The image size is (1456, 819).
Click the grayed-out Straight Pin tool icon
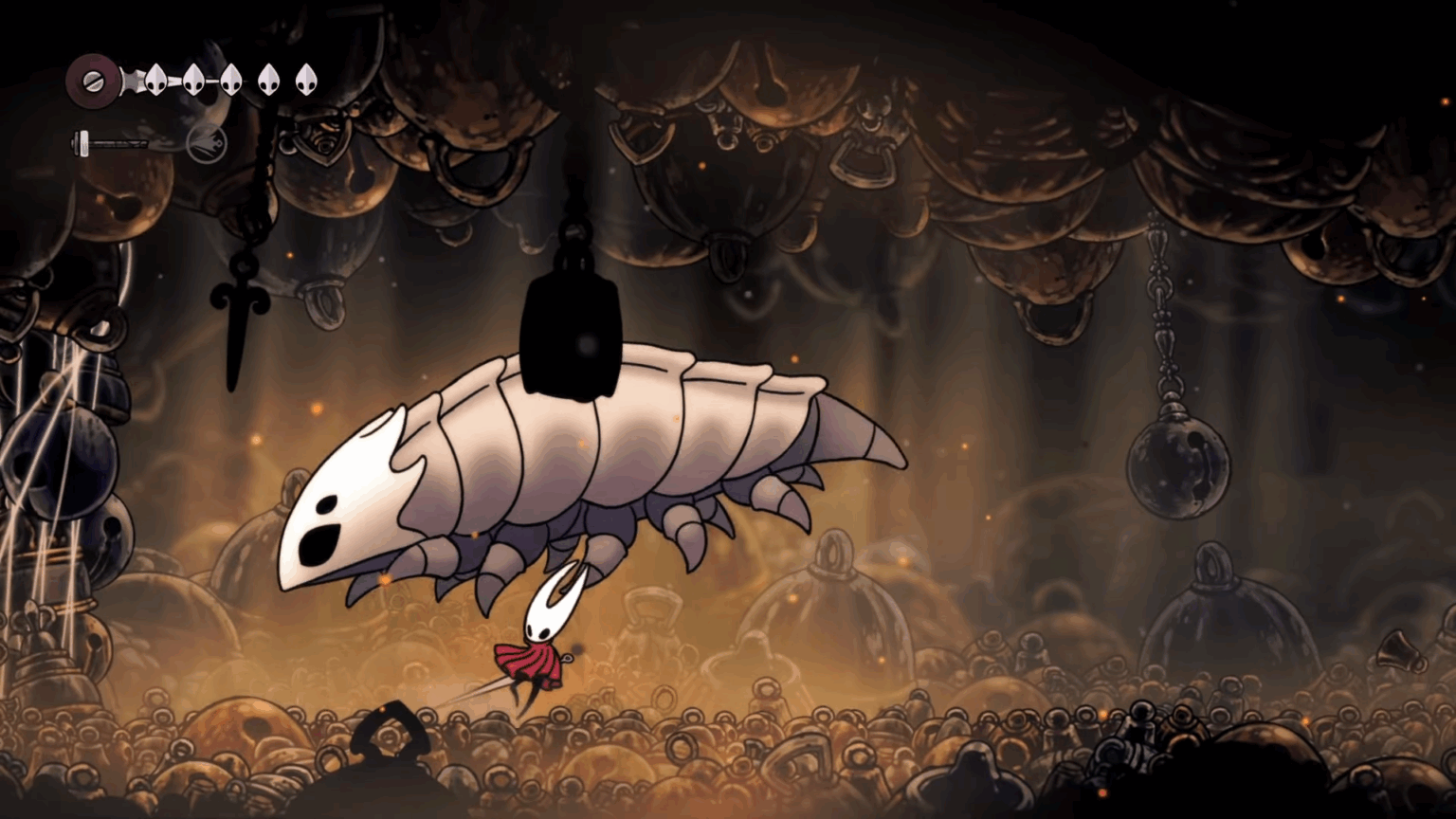tap(207, 144)
